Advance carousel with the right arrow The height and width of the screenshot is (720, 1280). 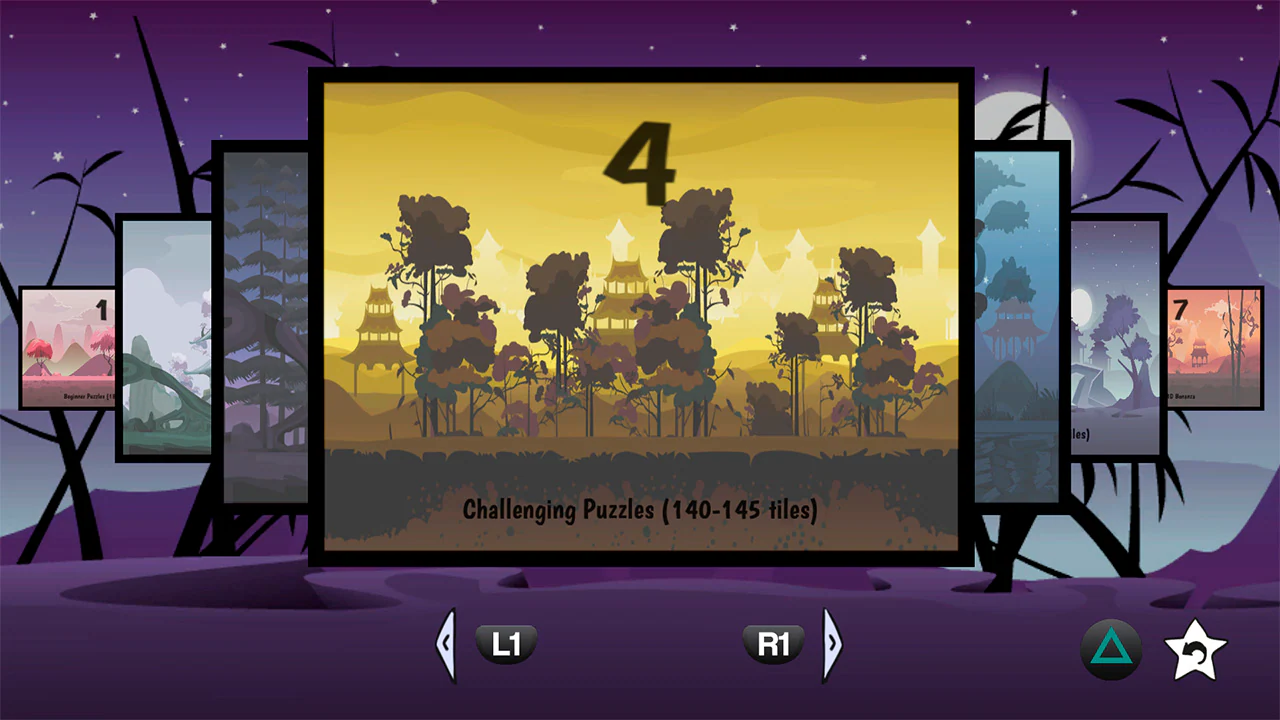pos(833,644)
